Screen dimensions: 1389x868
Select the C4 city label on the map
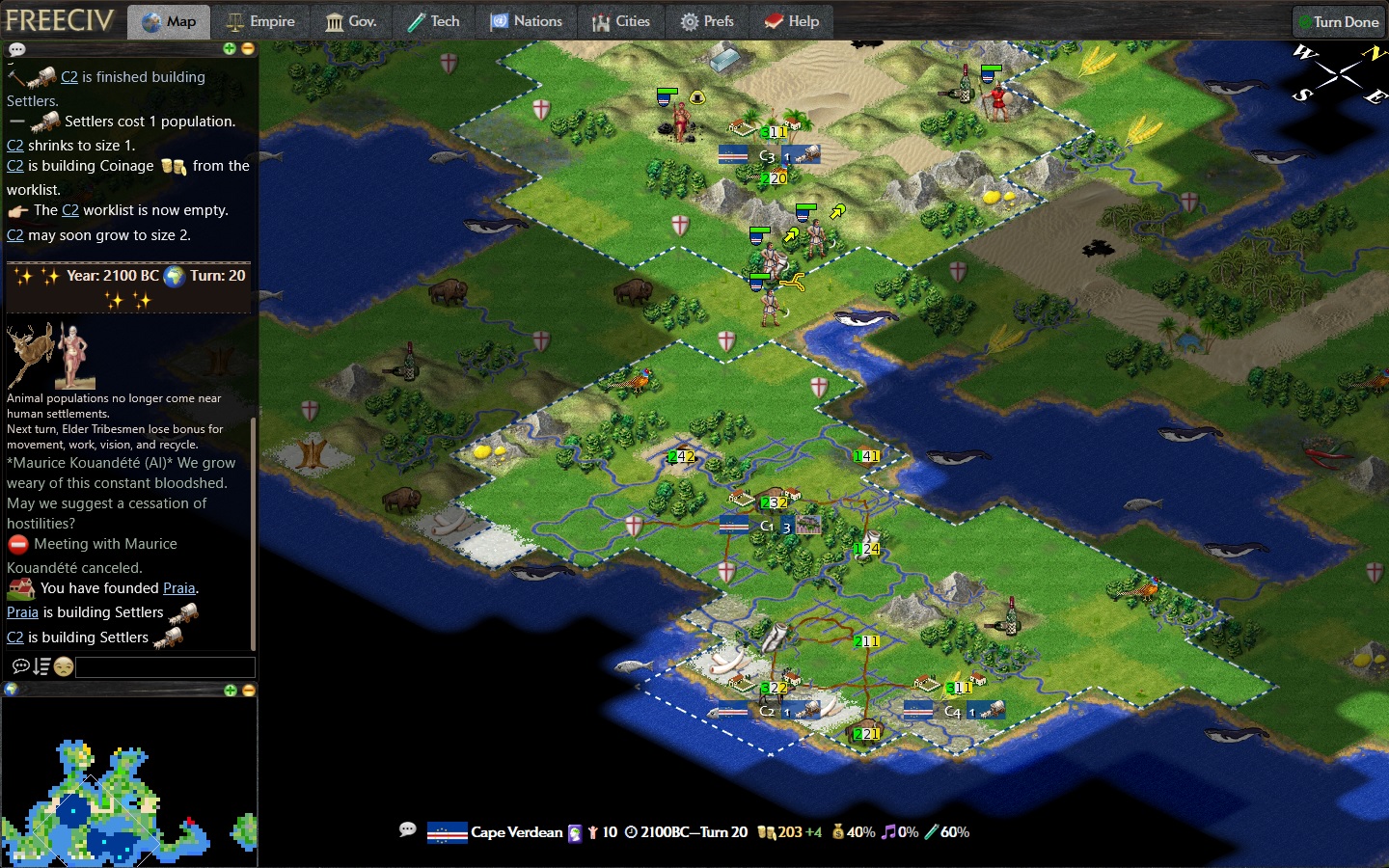(x=952, y=712)
